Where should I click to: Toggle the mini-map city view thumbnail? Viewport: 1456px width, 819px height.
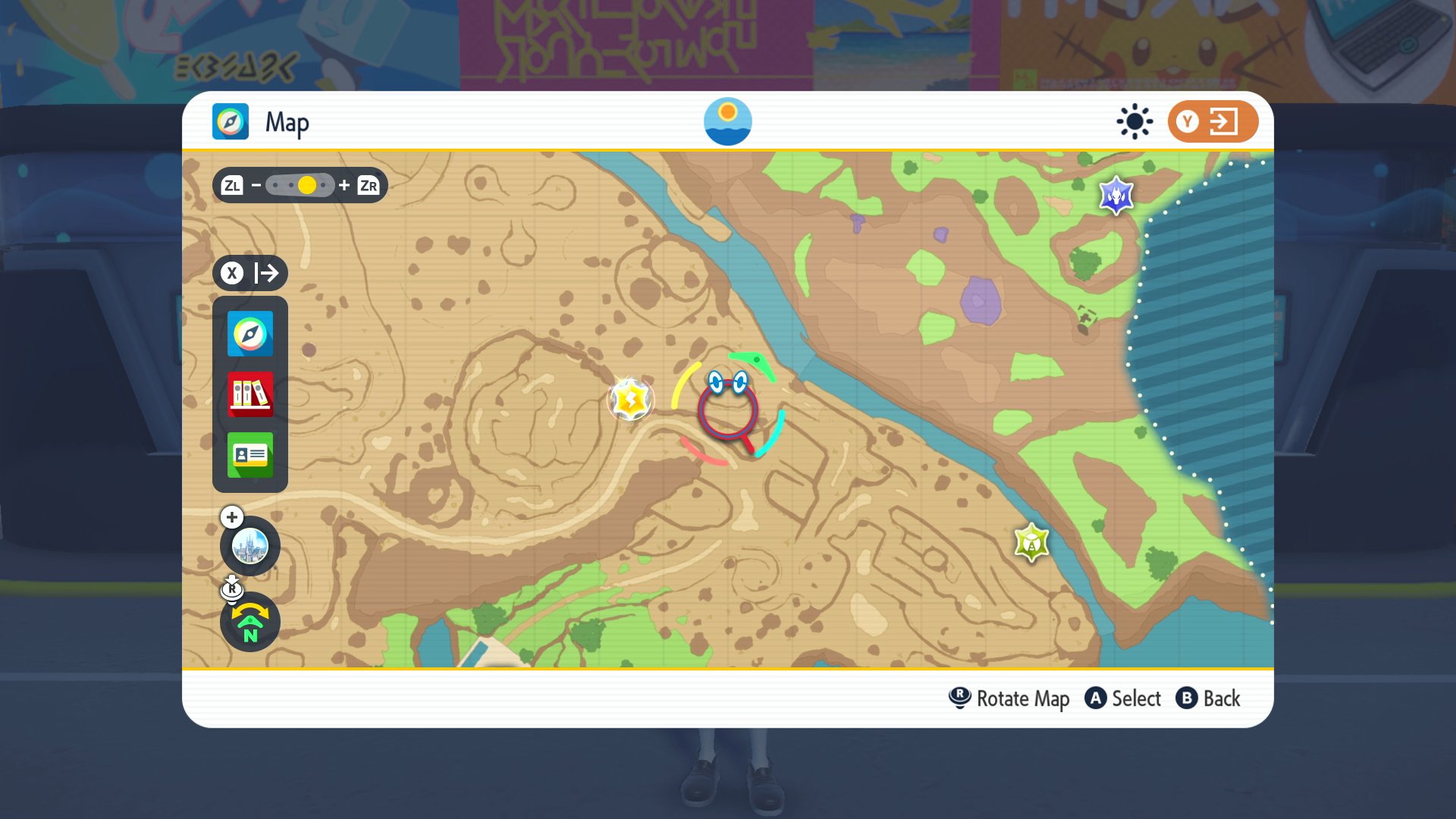click(x=250, y=546)
